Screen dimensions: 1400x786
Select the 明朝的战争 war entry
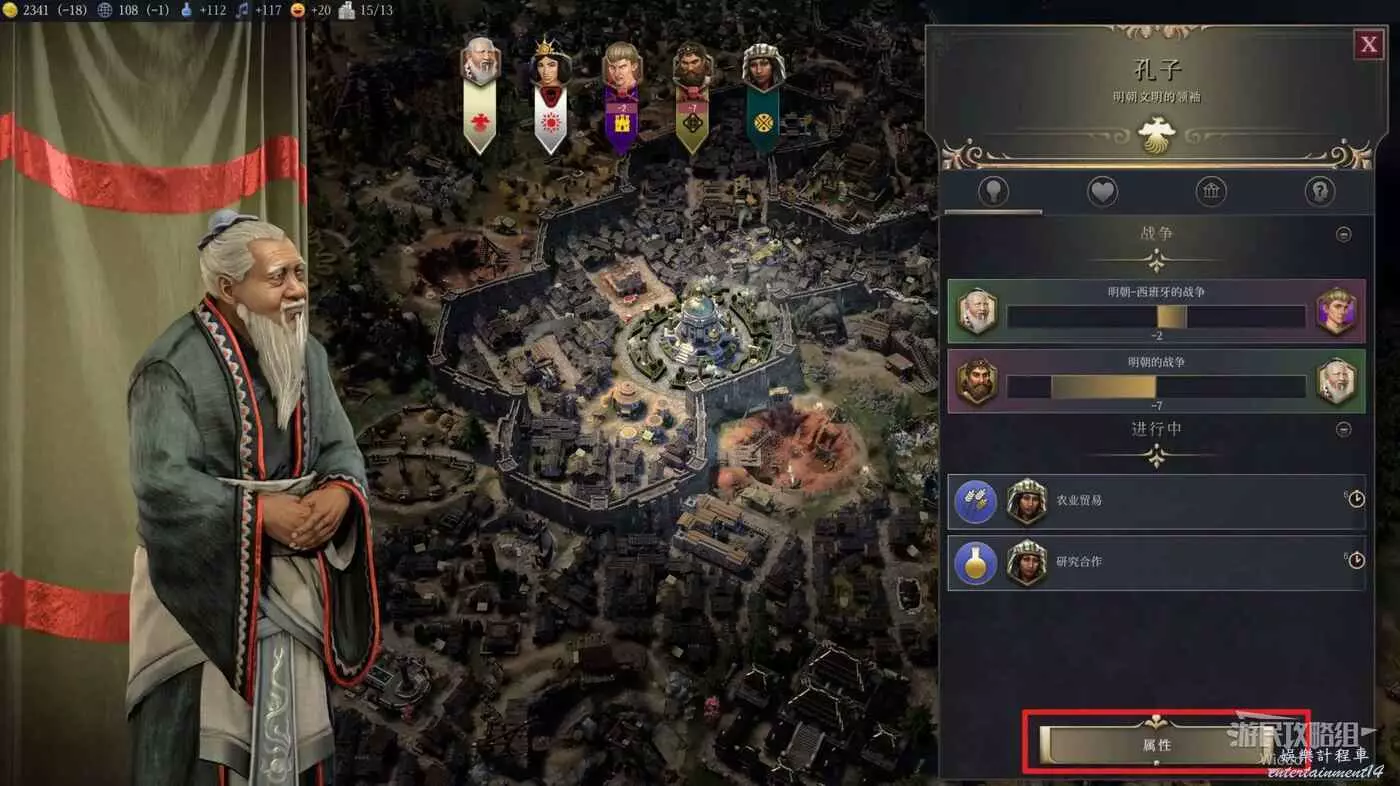[1156, 381]
